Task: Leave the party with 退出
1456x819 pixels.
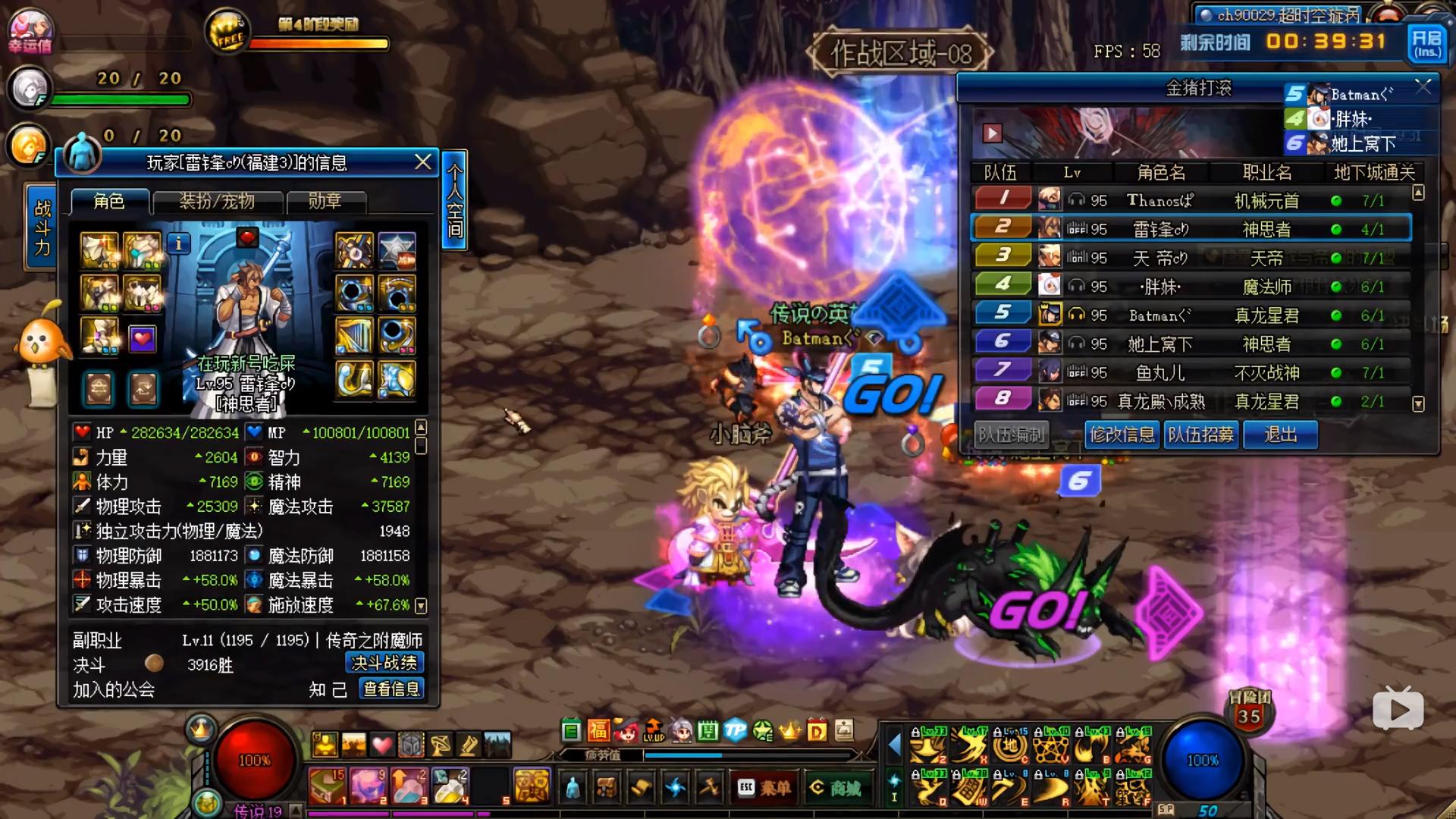Action: click(x=1280, y=435)
